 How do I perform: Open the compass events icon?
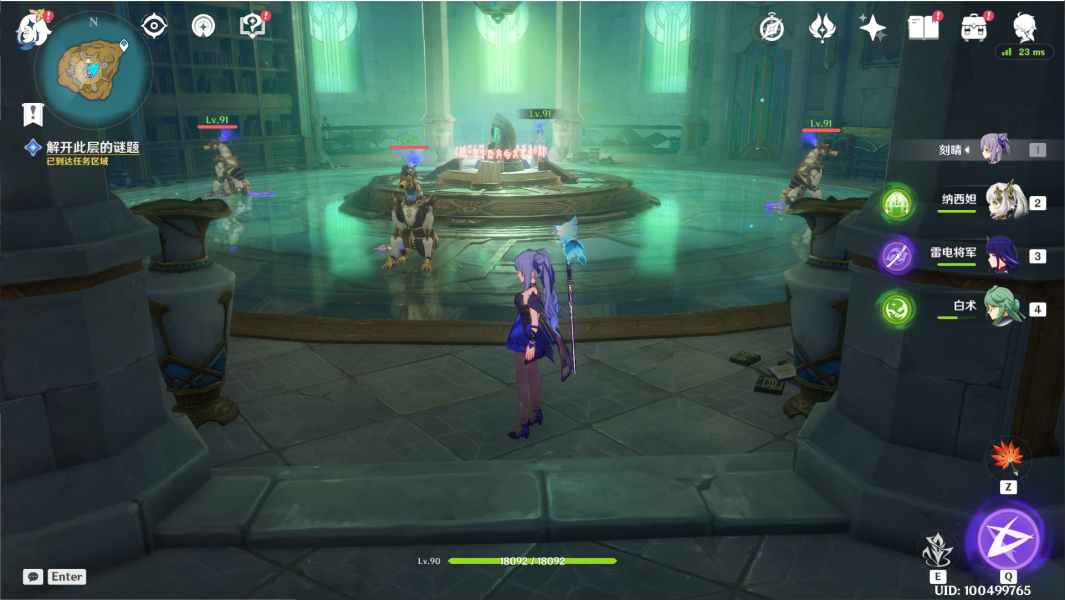pos(771,28)
